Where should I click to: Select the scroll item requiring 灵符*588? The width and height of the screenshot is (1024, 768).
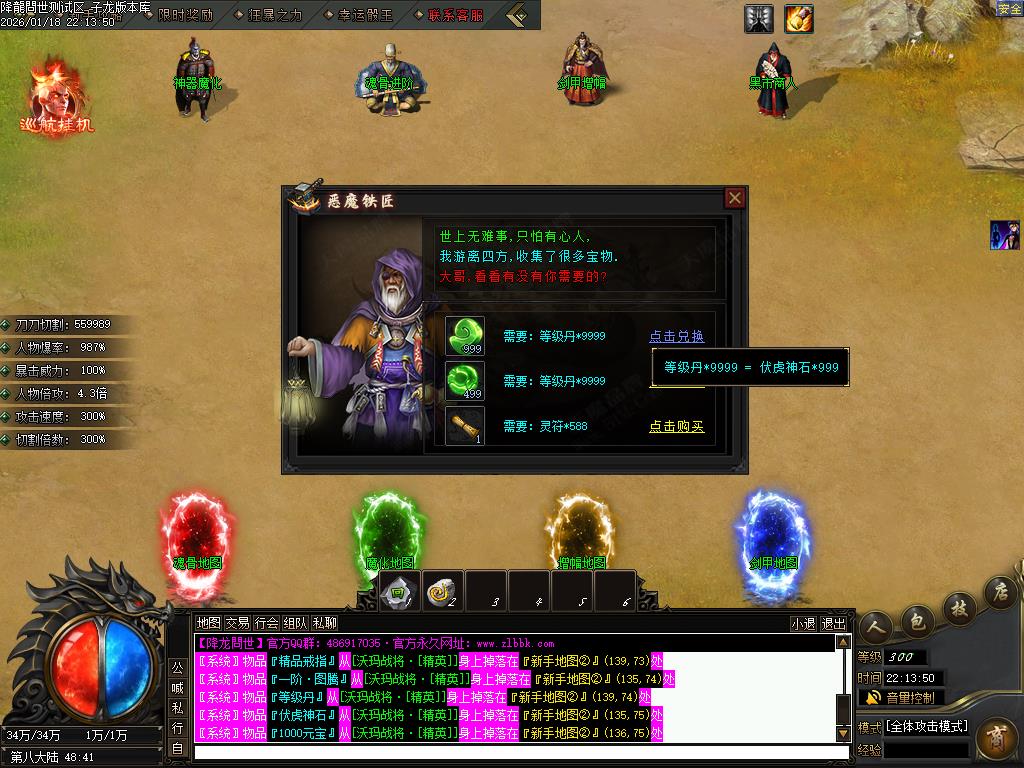pyautogui.click(x=465, y=426)
